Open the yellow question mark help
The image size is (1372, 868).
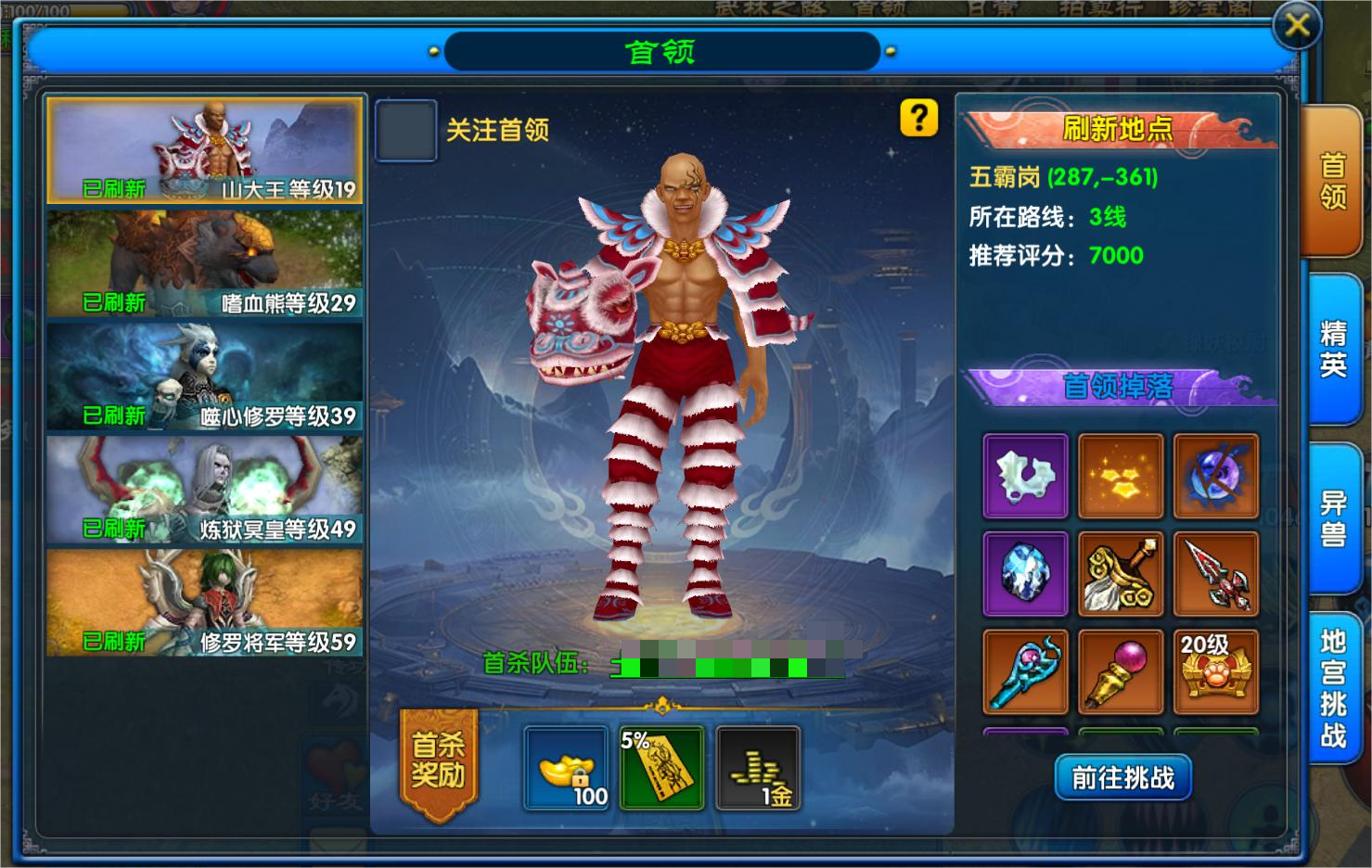918,118
